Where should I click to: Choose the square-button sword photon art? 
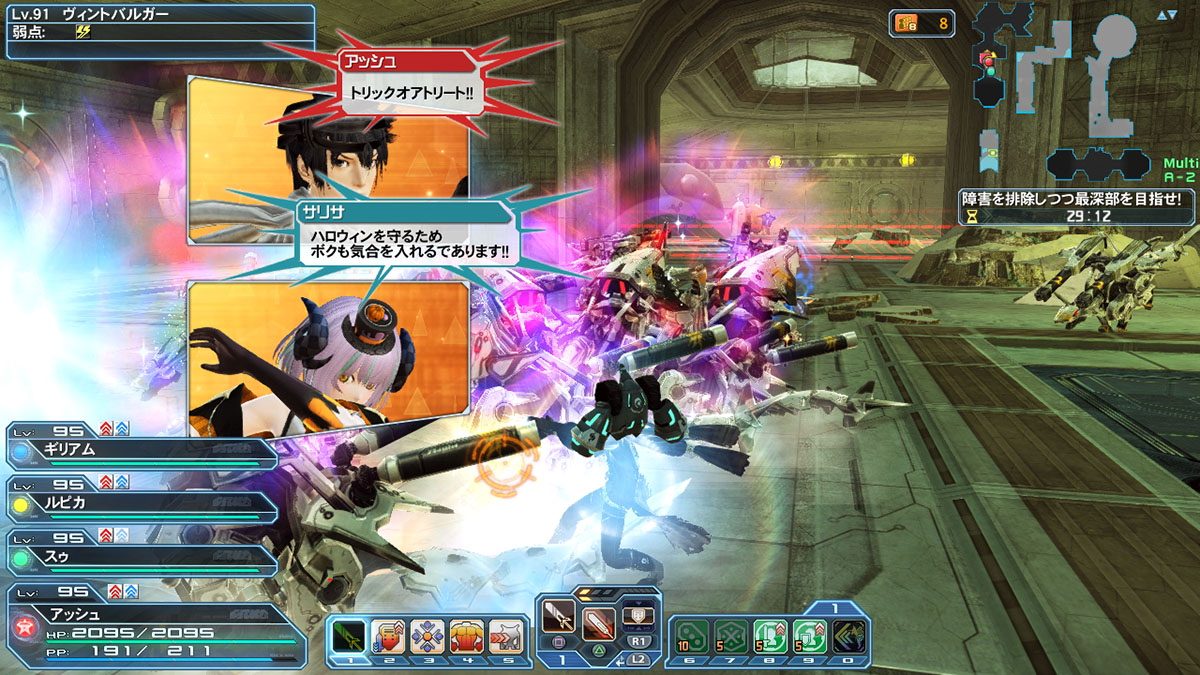point(558,620)
